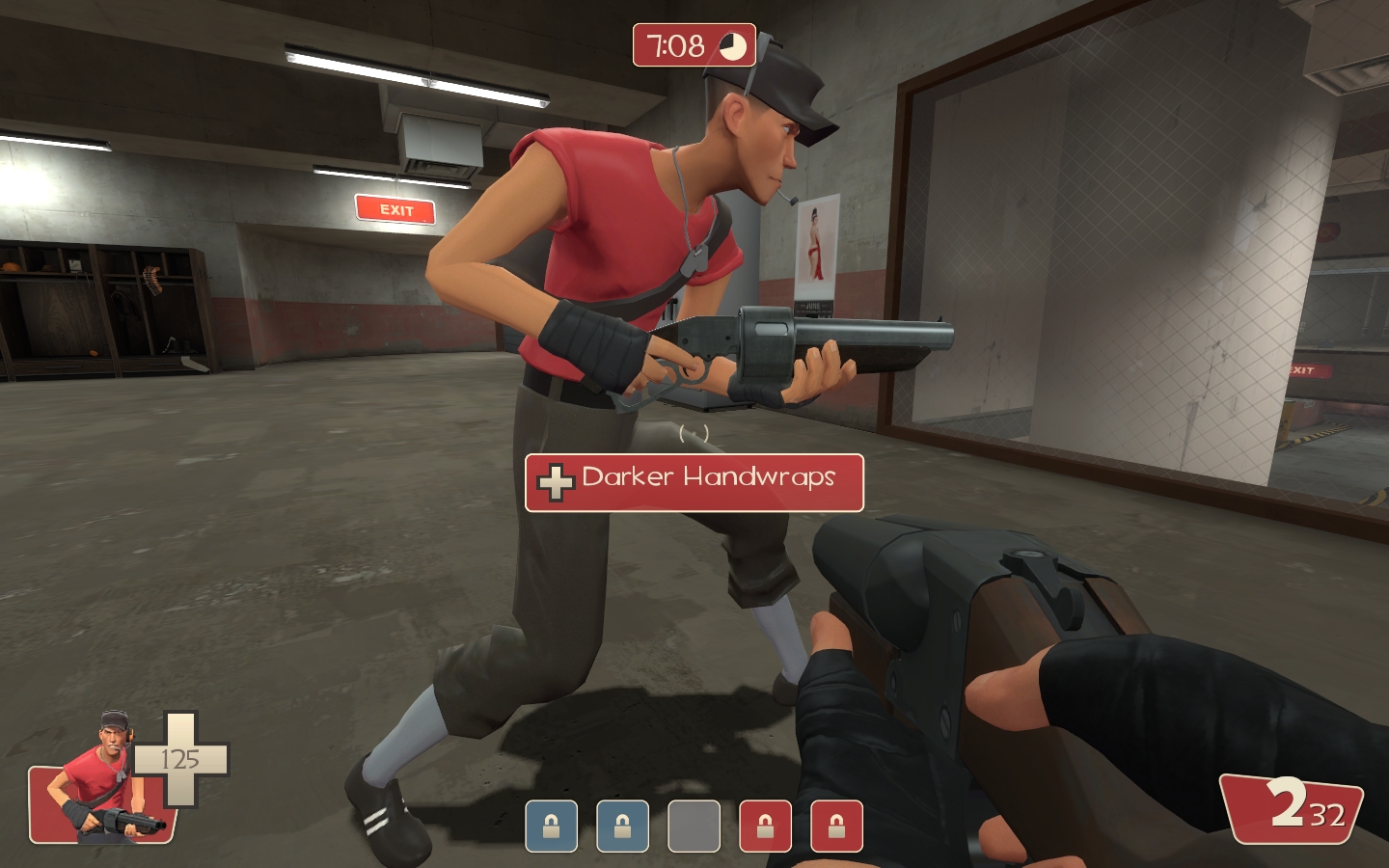This screenshot has height=868, width=1389.
Task: Click the plus icon on the Darker Handwraps notification
Action: coord(556,481)
